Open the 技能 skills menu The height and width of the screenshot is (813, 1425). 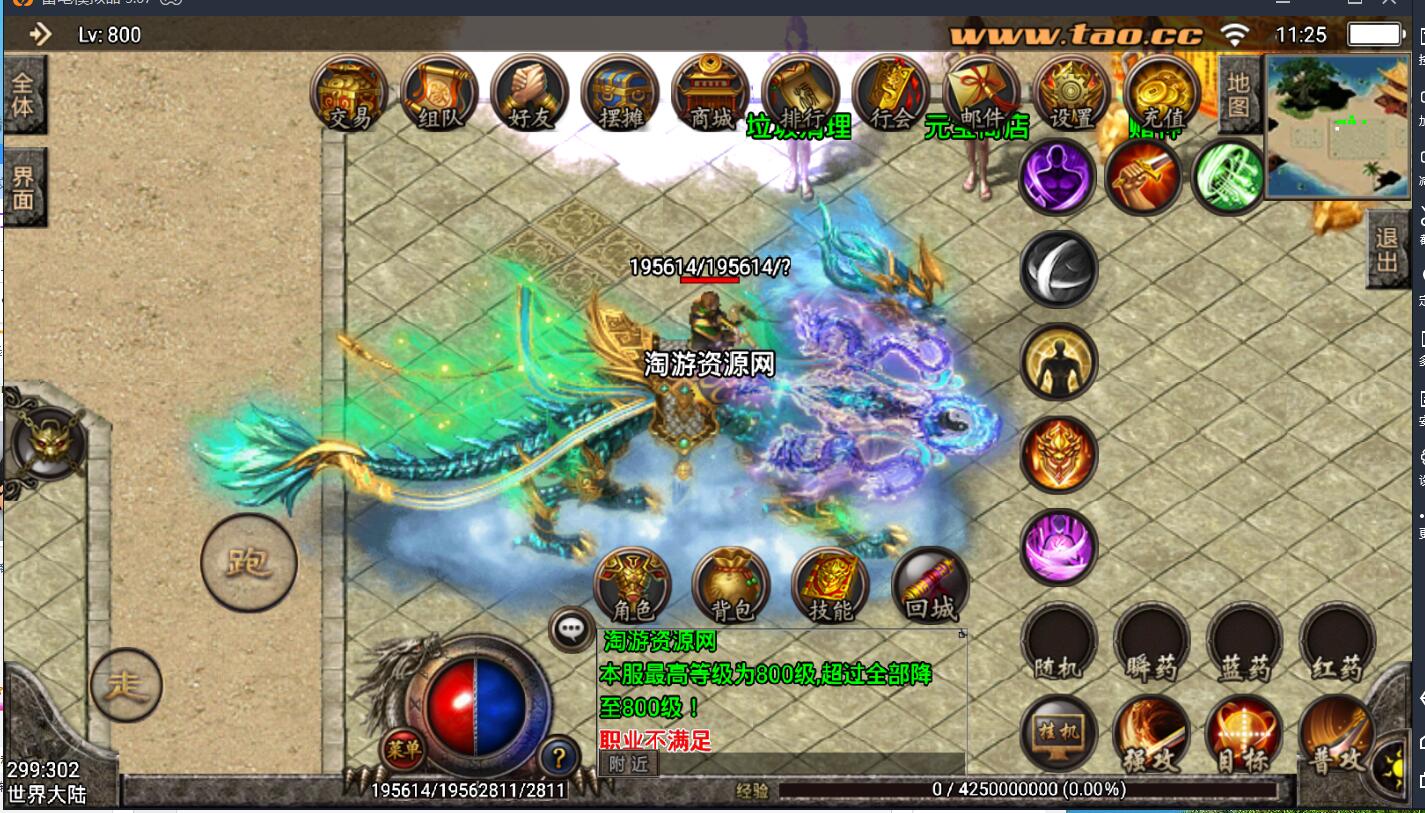tap(830, 586)
